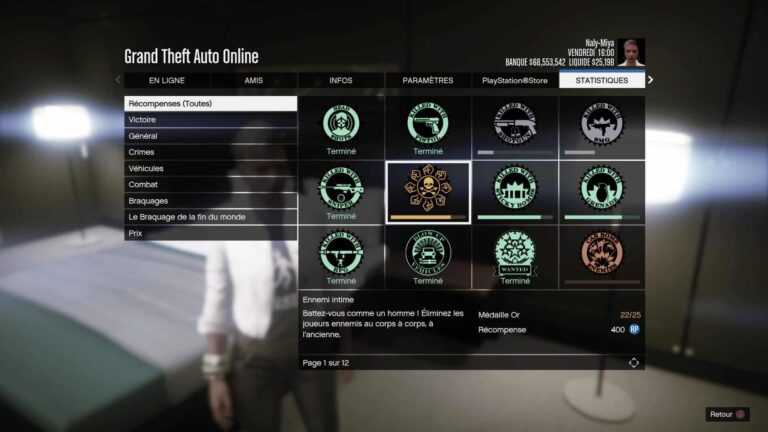Open the PlayStation Store tab
This screenshot has width=768, height=432.
pyautogui.click(x=515, y=80)
